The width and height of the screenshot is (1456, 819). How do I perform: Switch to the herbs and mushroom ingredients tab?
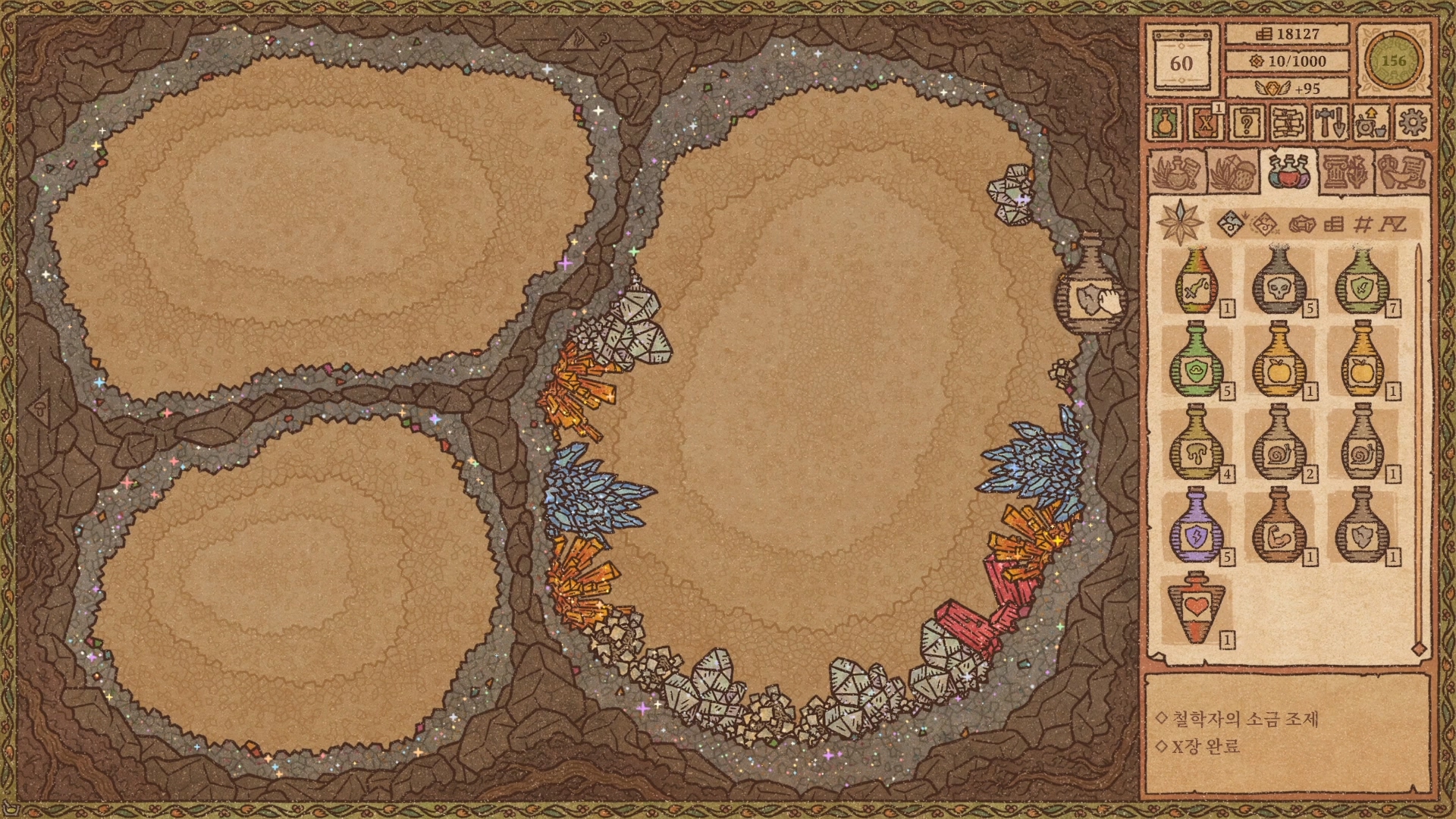1232,172
